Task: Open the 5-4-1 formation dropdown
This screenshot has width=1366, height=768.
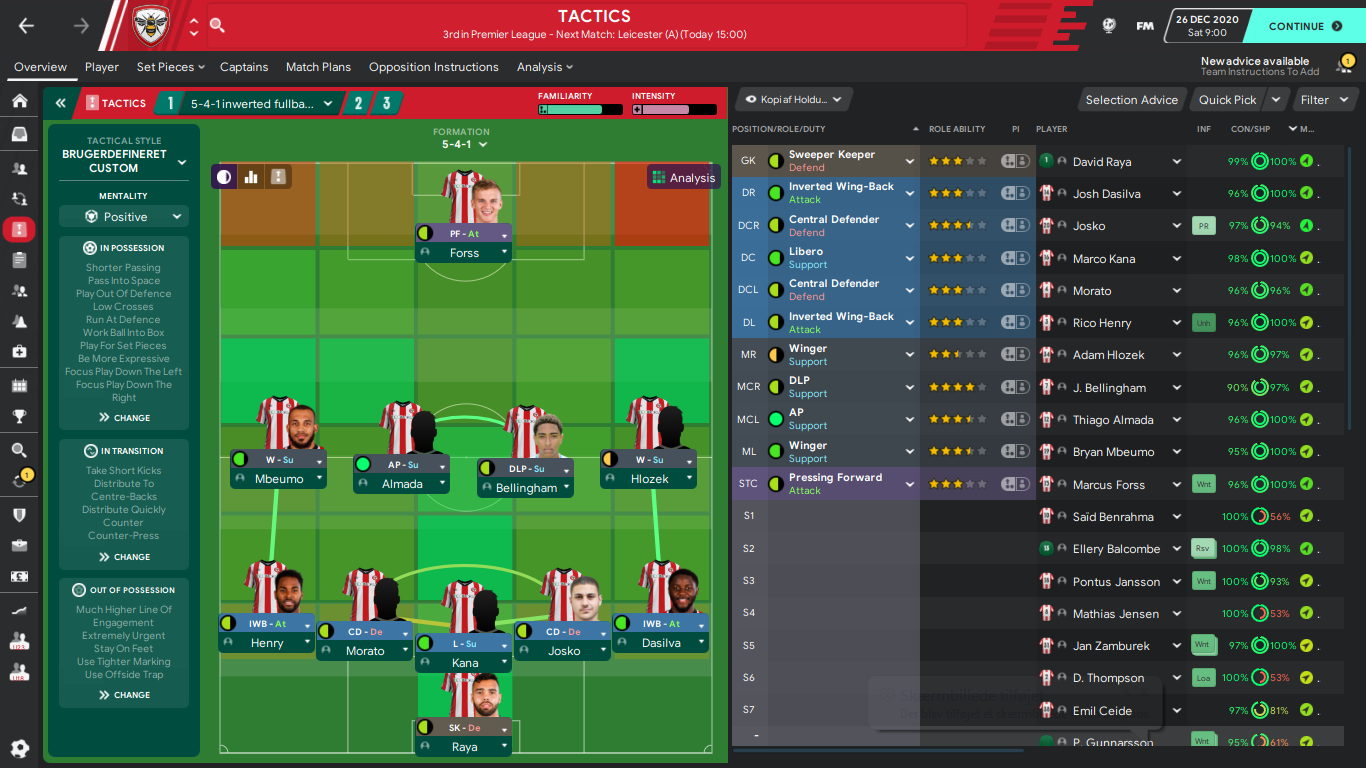Action: click(465, 145)
